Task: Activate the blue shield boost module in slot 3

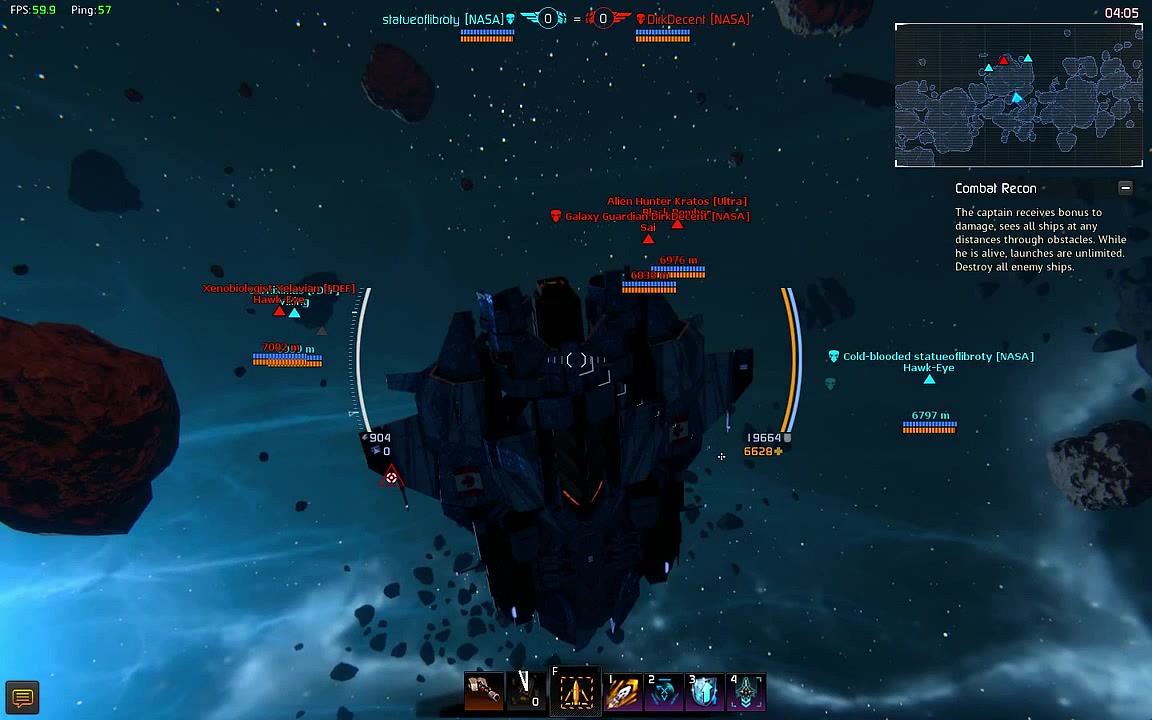Action: tap(705, 691)
